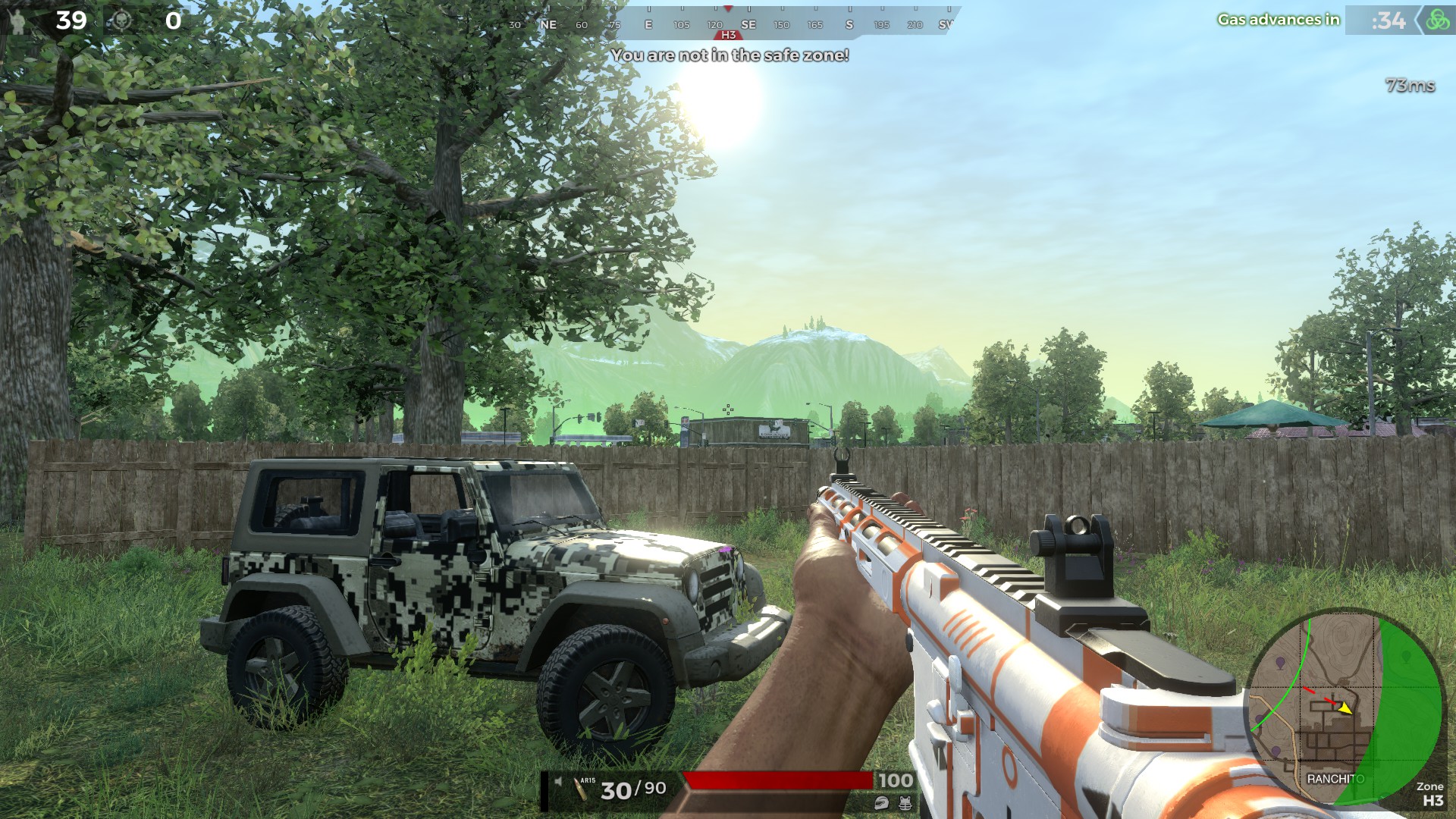Screen dimensions: 1456x819
Task: Click the green biohazard gas icon
Action: coord(1439,21)
